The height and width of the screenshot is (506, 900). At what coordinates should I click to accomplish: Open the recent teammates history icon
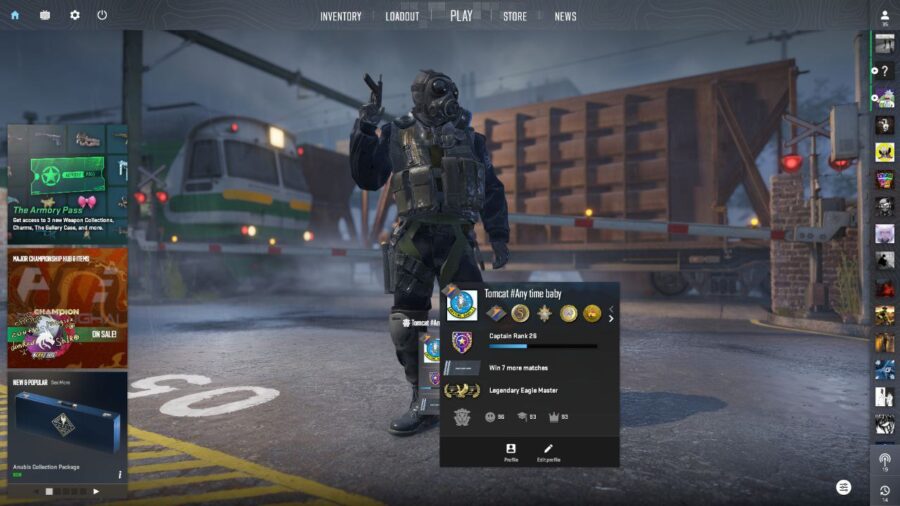(885, 491)
